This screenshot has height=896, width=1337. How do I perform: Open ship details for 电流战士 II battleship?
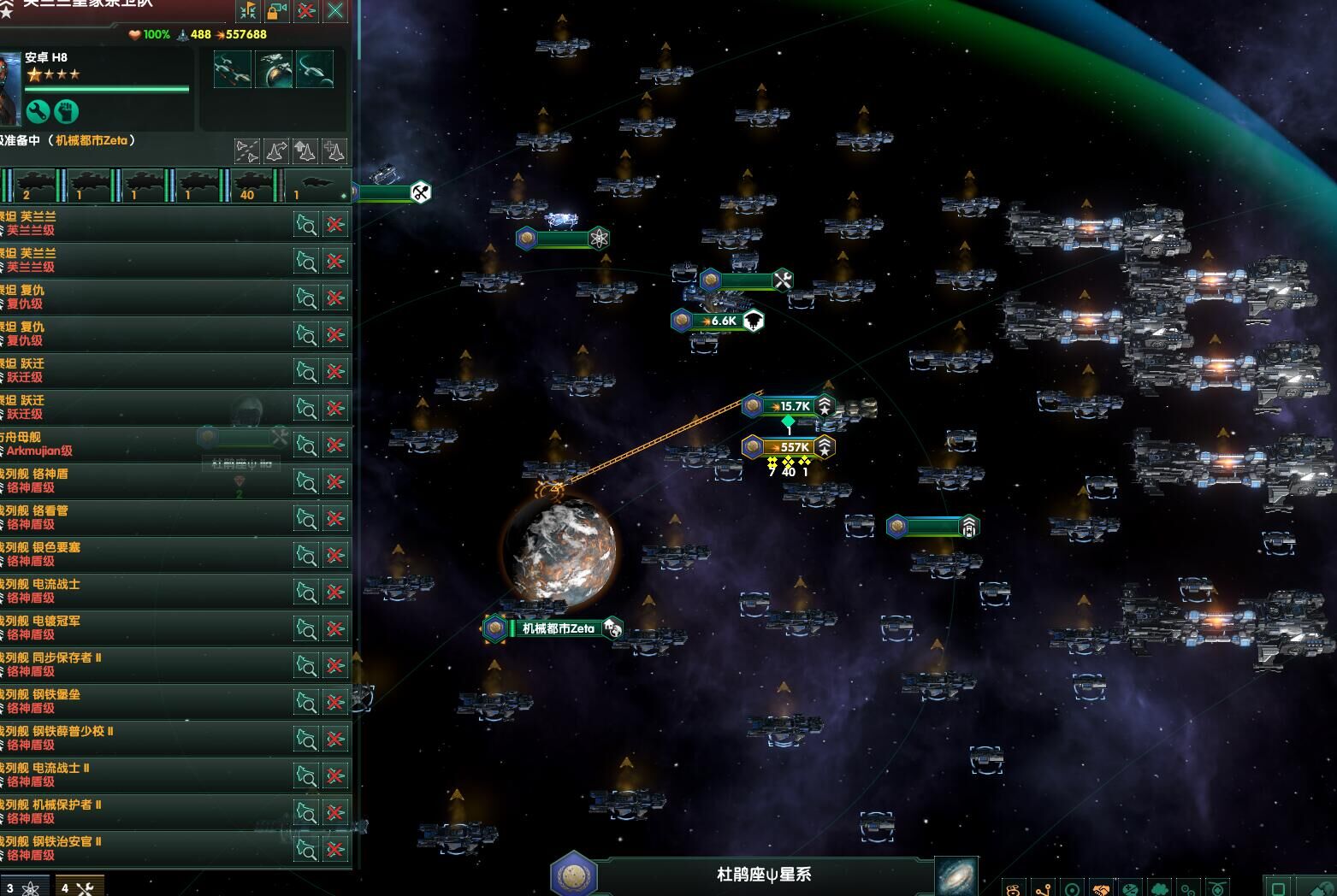[306, 775]
